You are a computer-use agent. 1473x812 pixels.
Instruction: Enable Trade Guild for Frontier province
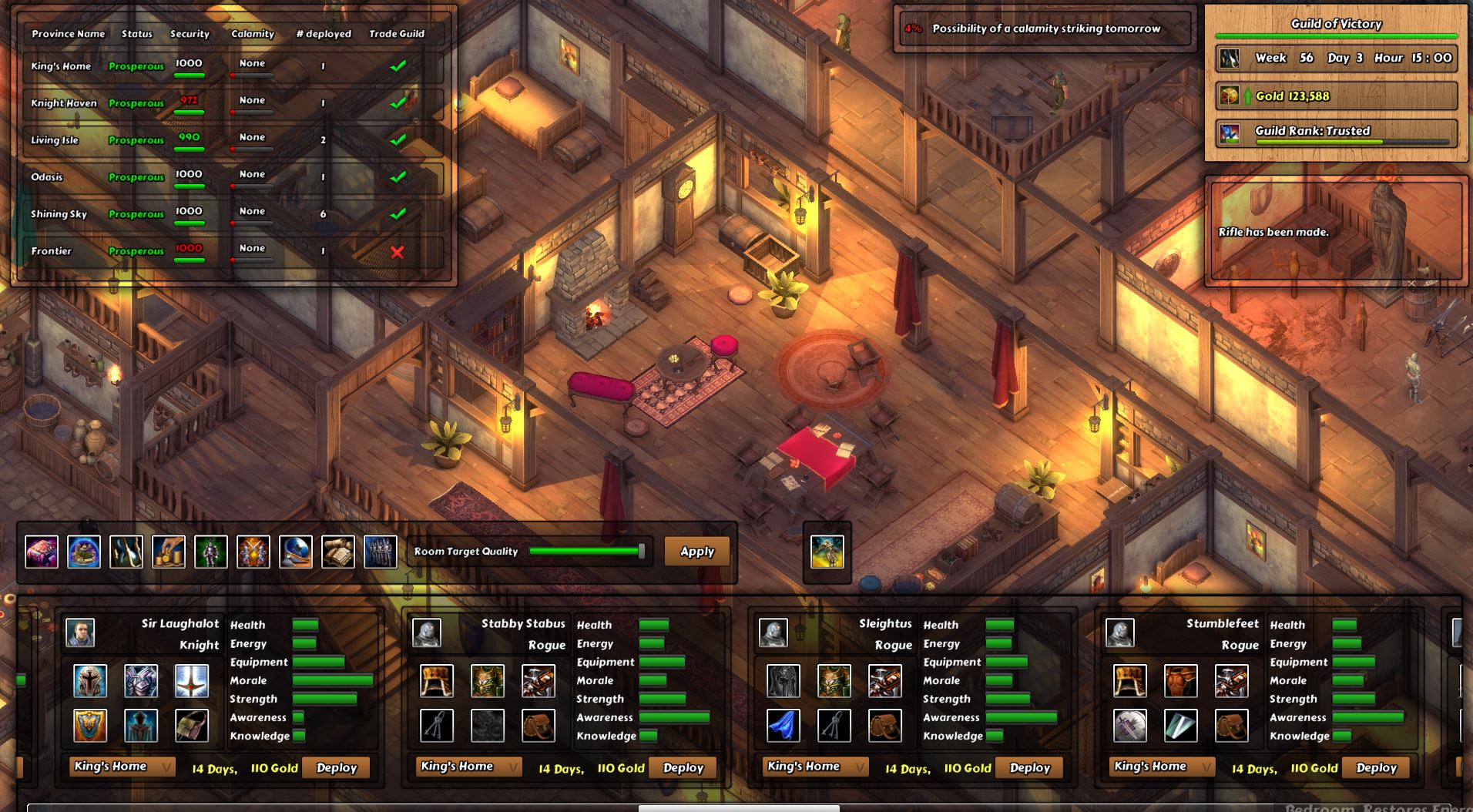(x=398, y=251)
